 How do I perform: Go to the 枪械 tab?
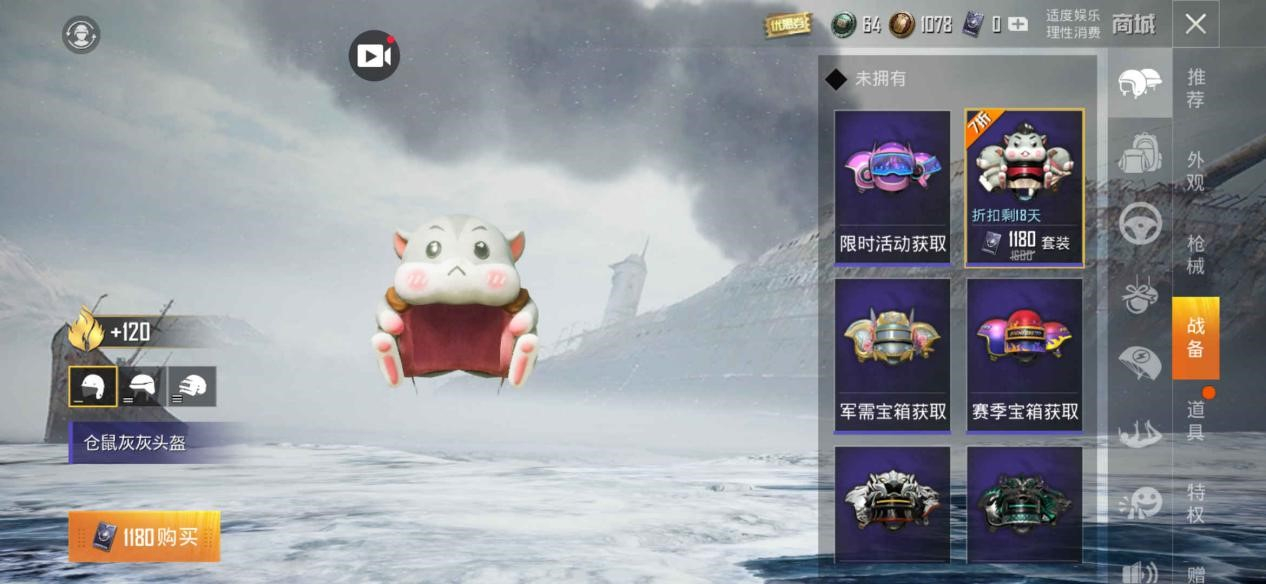(x=1195, y=254)
